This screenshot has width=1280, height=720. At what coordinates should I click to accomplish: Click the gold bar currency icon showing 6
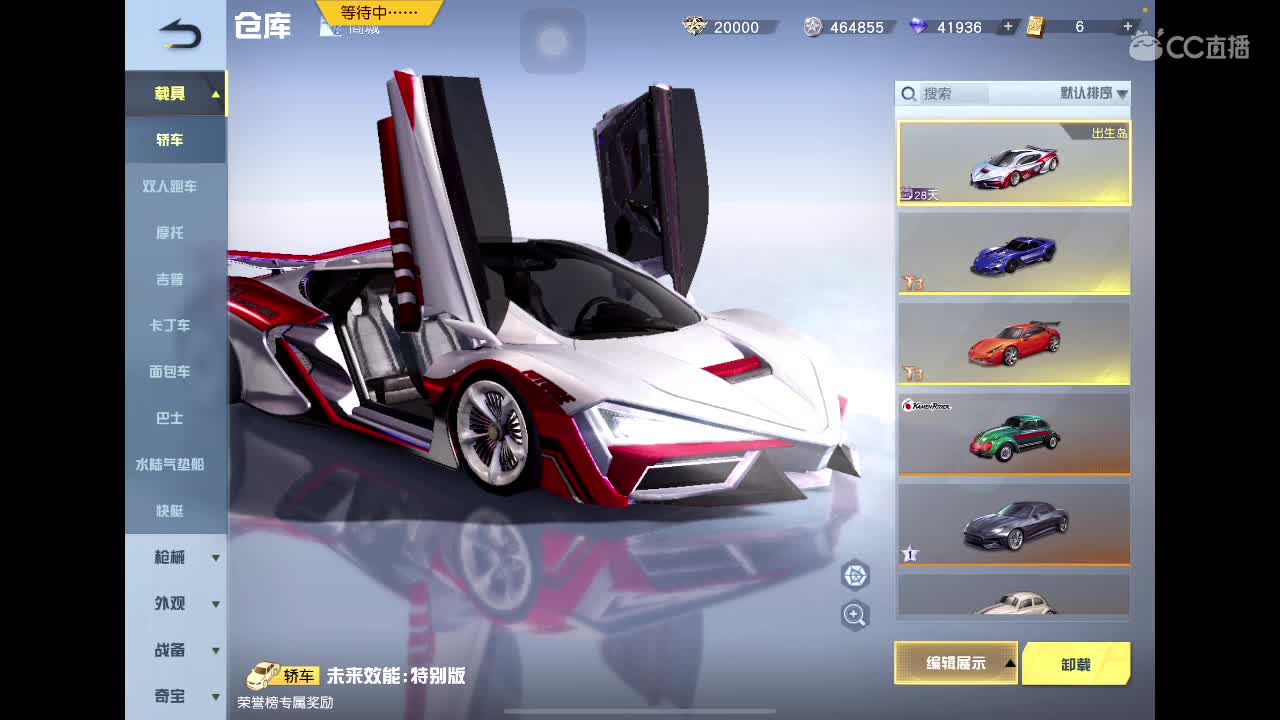click(1037, 27)
